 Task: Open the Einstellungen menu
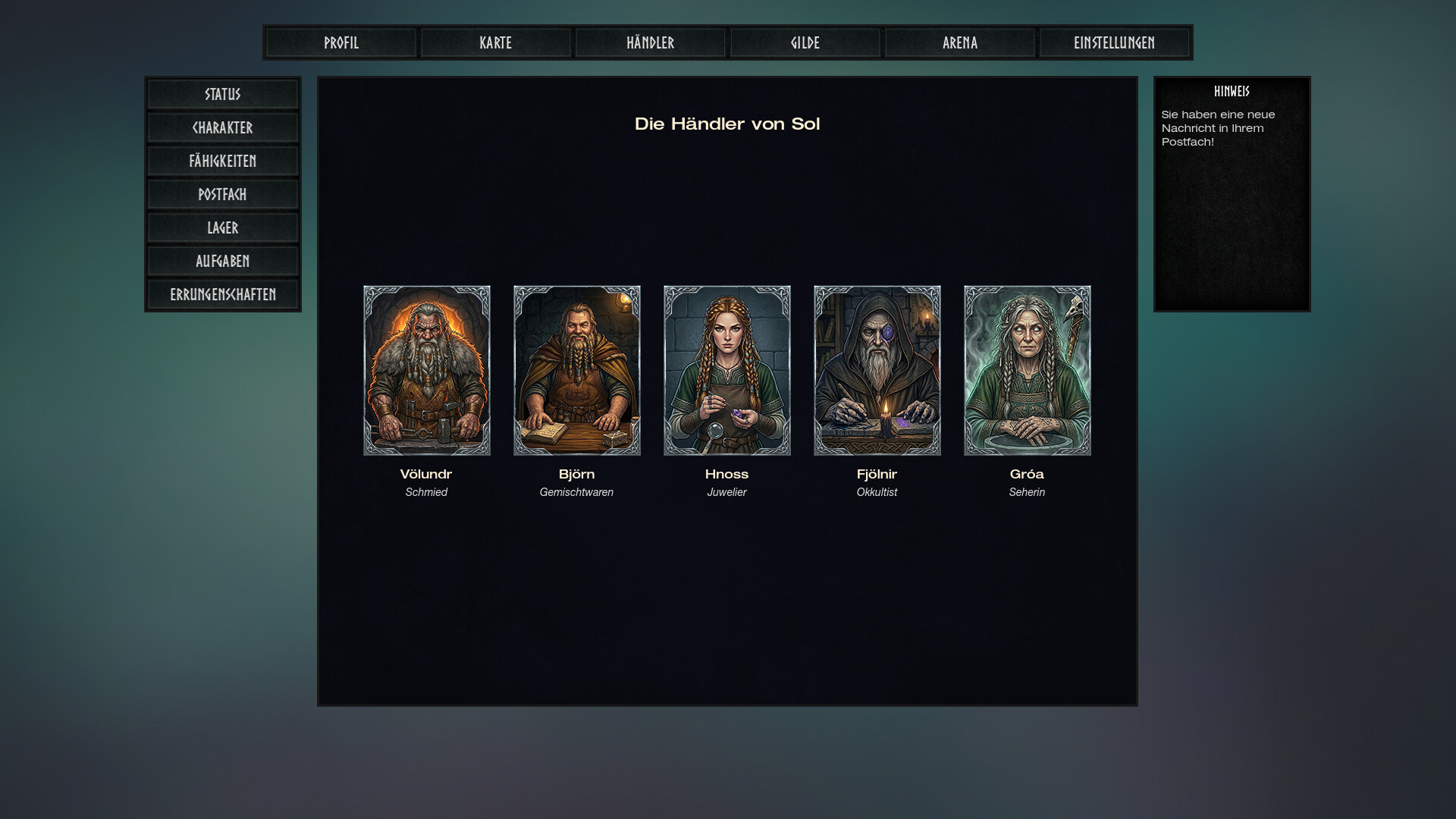pos(1114,42)
